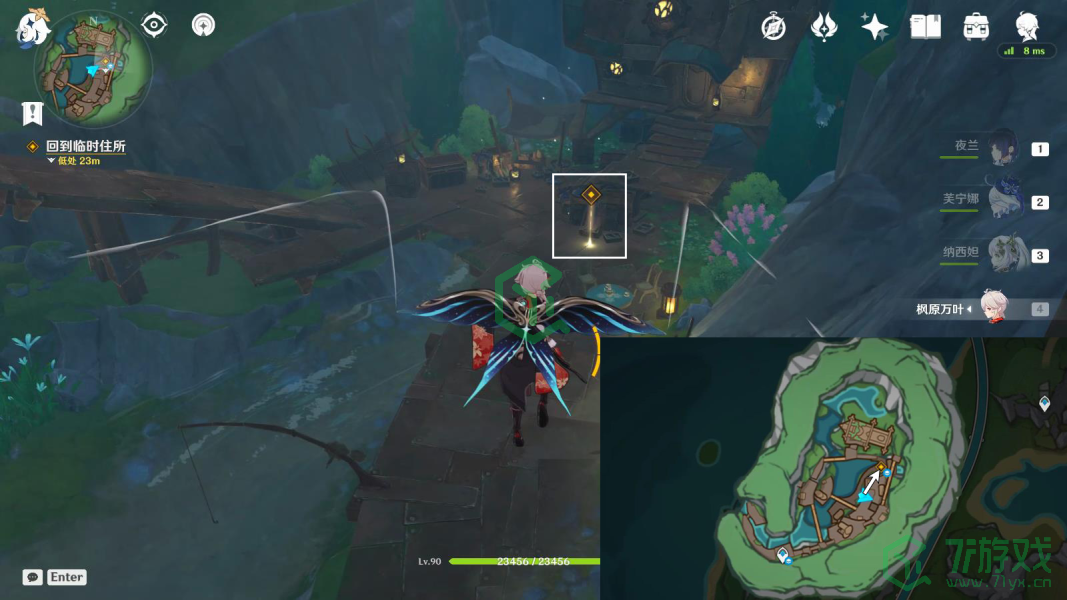Open the character screen icon
The width and height of the screenshot is (1067, 600).
(1026, 25)
